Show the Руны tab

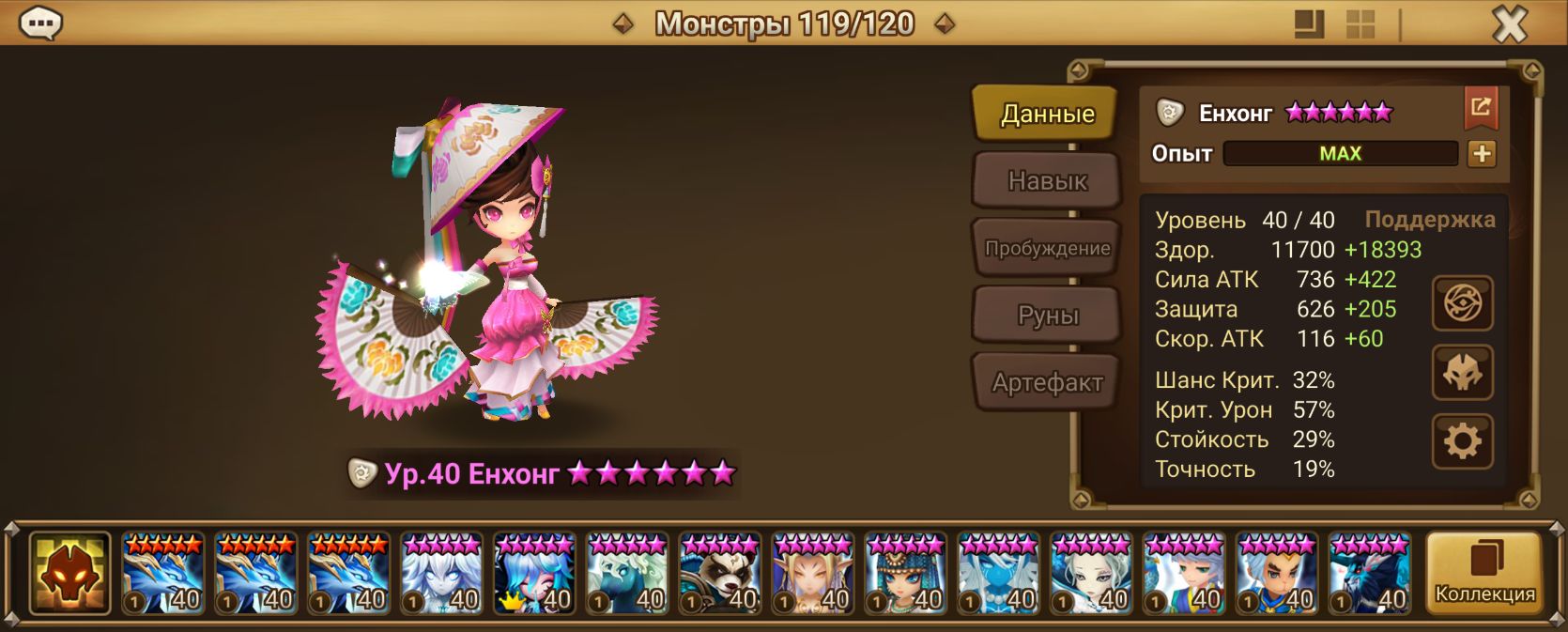tap(1046, 316)
